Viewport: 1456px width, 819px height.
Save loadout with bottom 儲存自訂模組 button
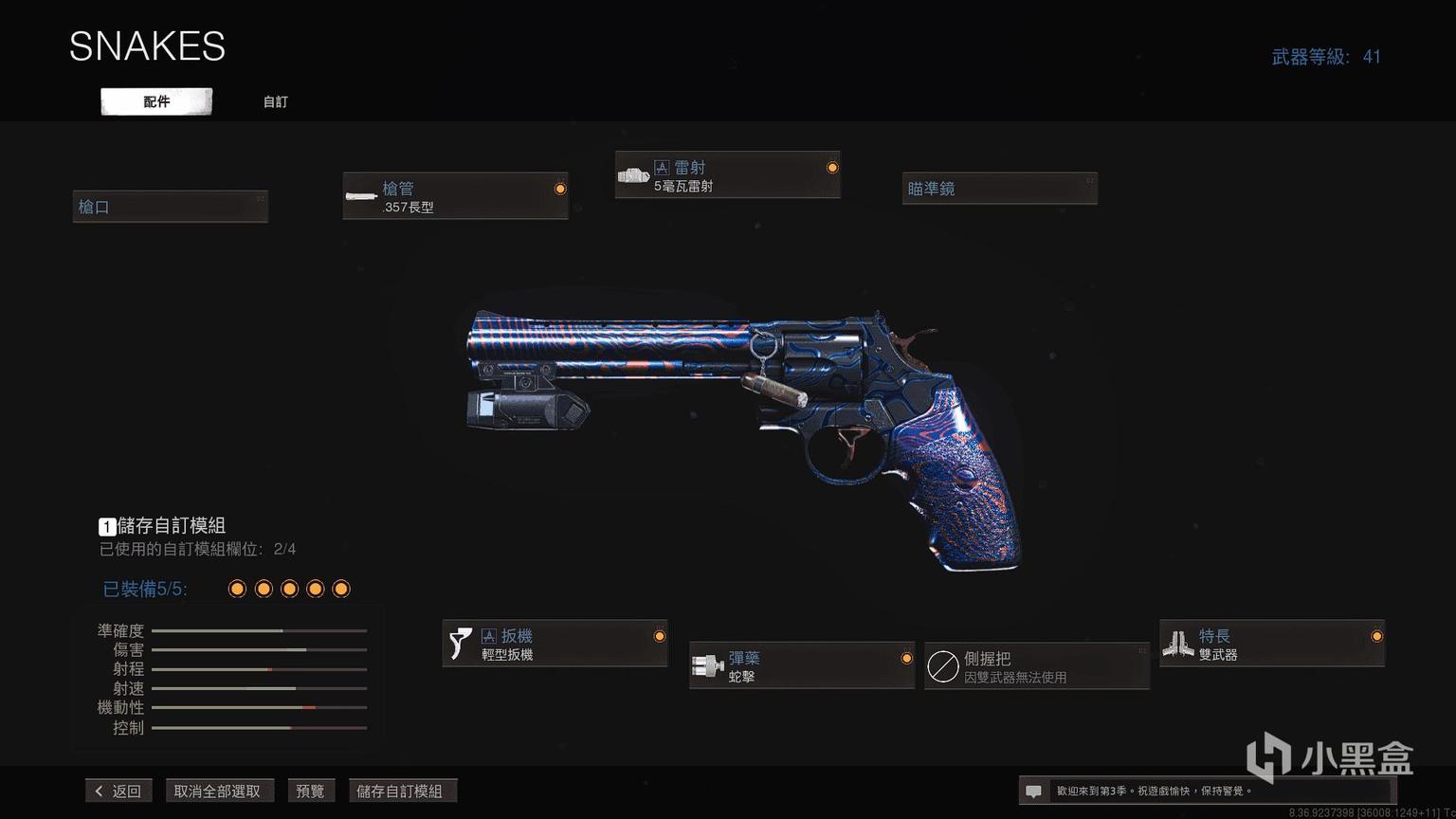click(x=400, y=791)
